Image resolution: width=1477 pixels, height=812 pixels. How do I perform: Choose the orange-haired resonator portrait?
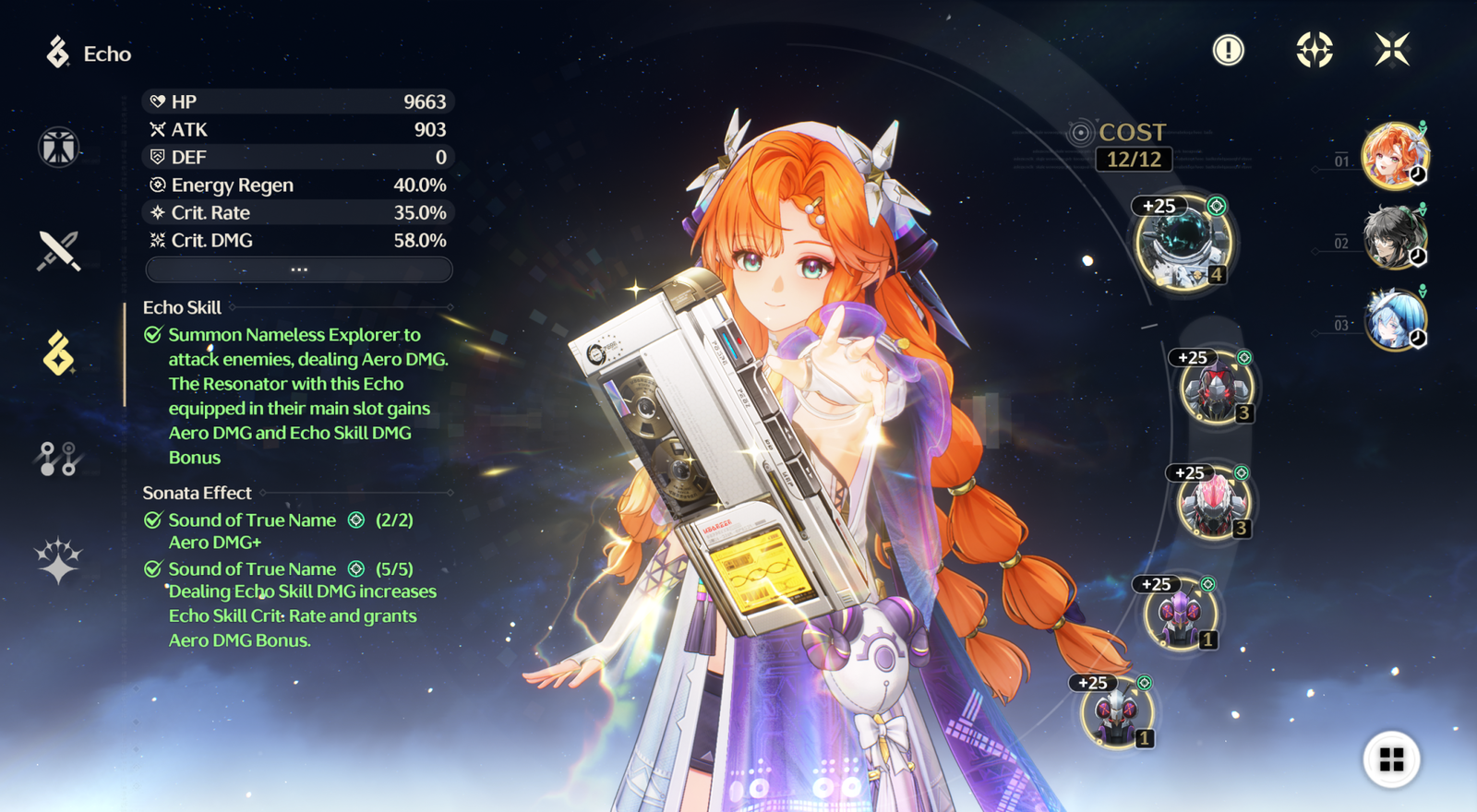pos(1394,155)
